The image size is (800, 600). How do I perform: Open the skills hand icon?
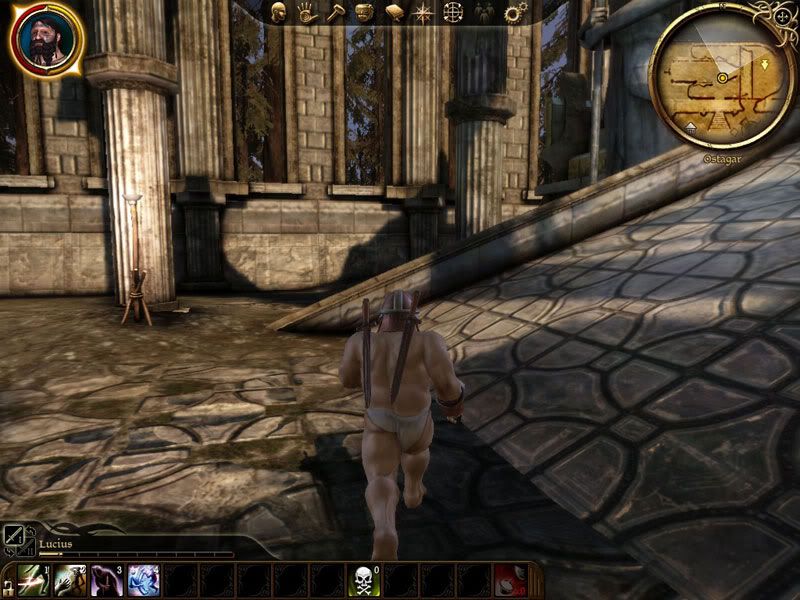pyautogui.click(x=307, y=13)
